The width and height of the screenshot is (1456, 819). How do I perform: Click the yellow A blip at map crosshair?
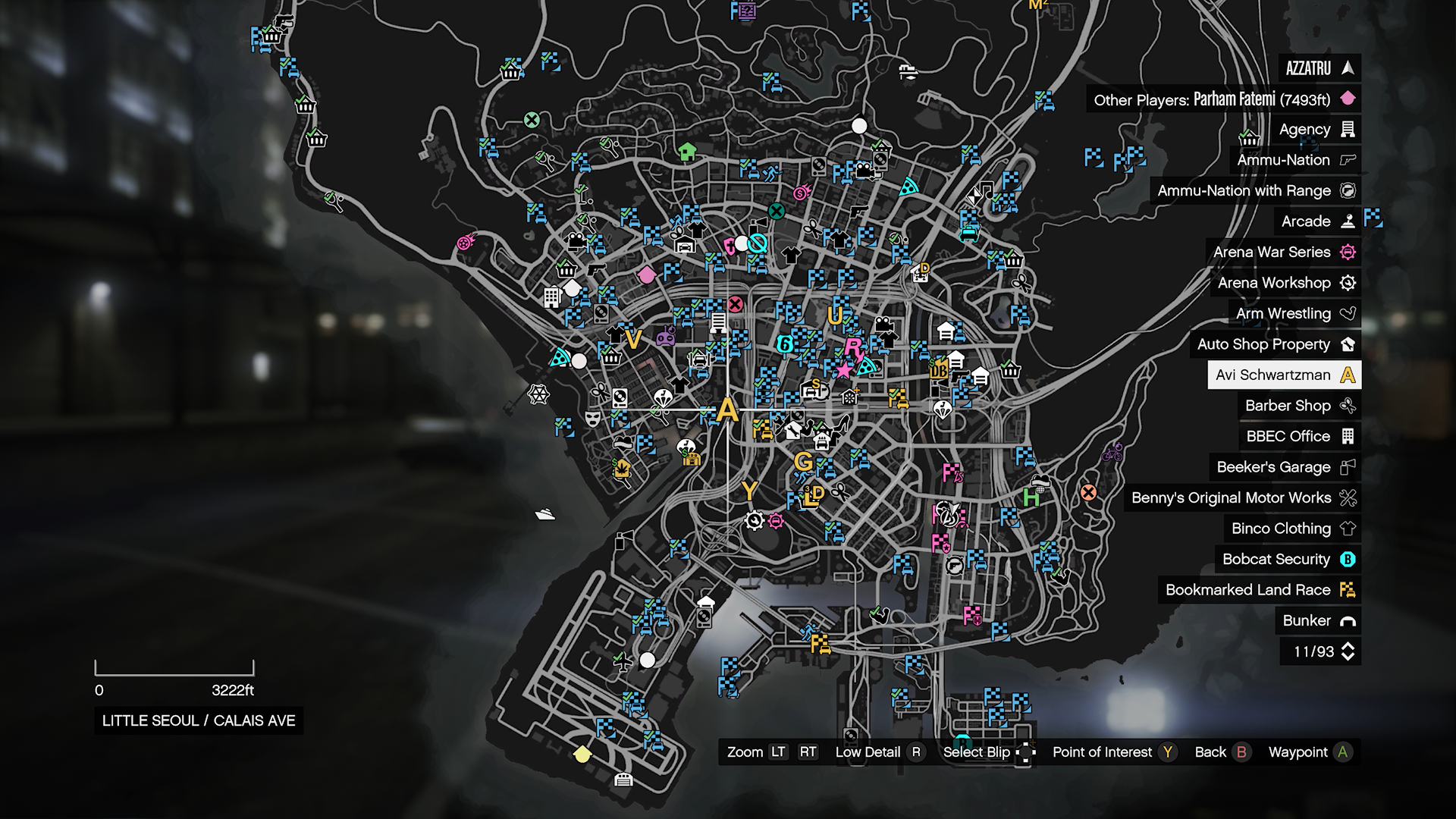[727, 410]
